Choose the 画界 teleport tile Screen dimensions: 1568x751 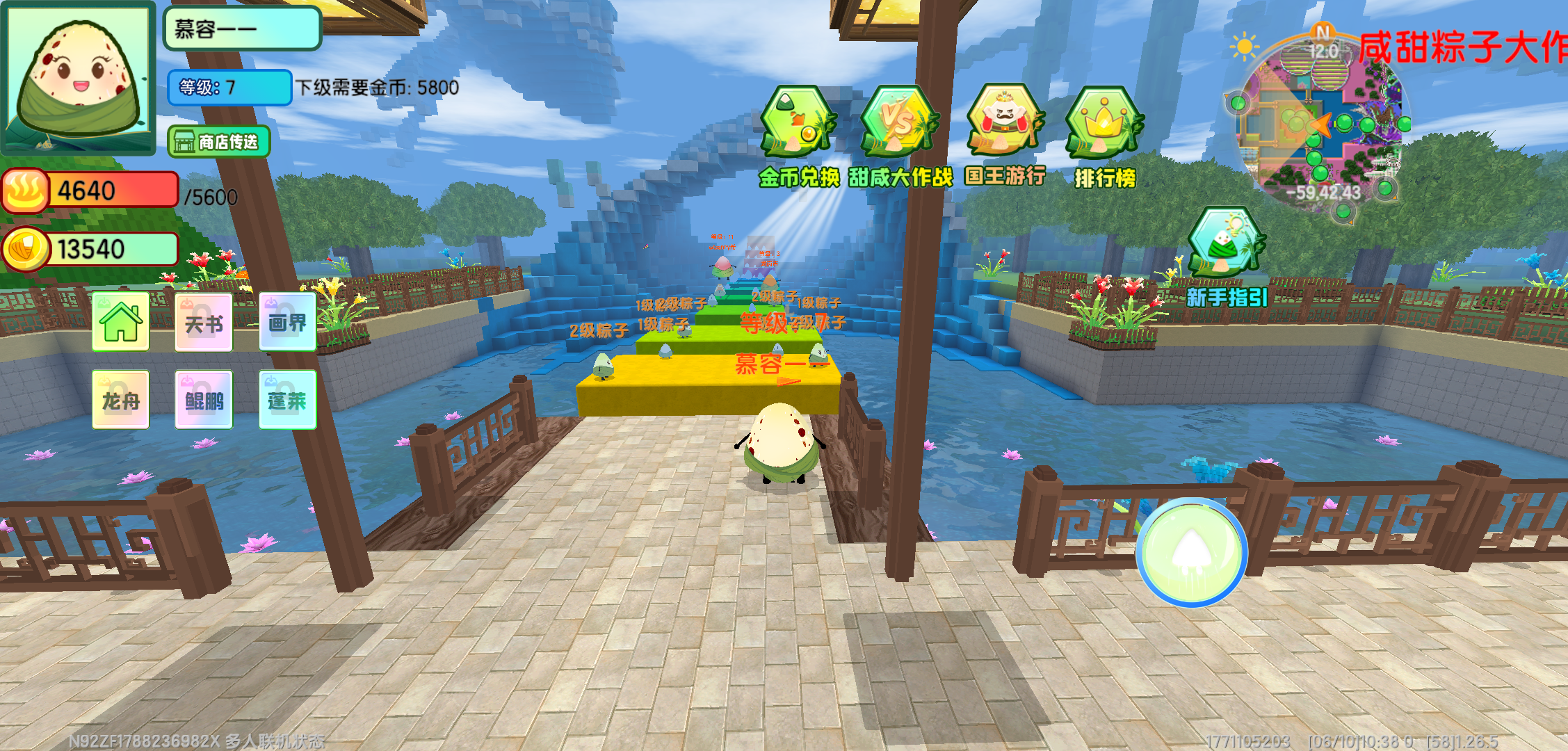(287, 322)
